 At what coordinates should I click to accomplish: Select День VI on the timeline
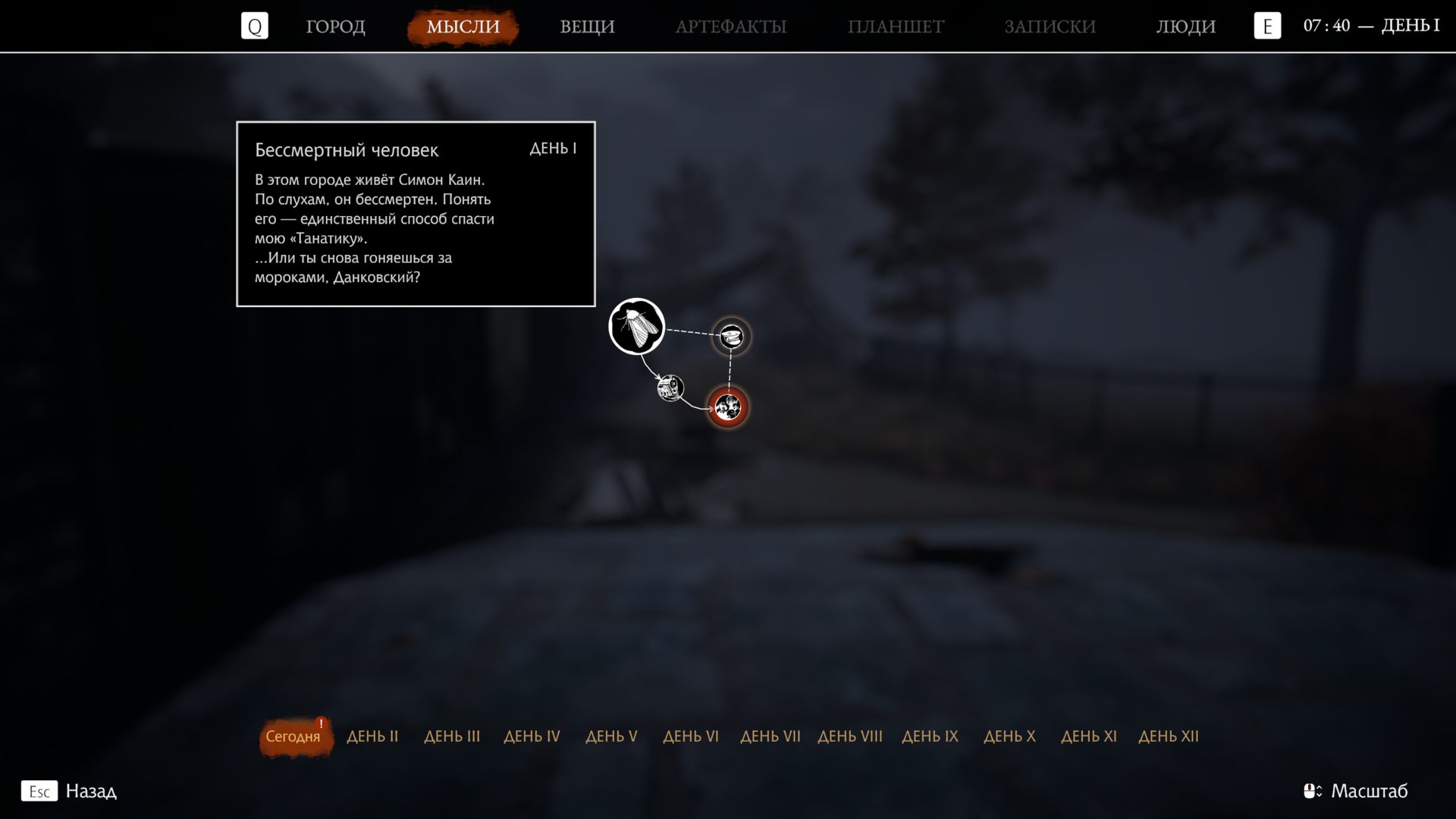[x=691, y=736]
